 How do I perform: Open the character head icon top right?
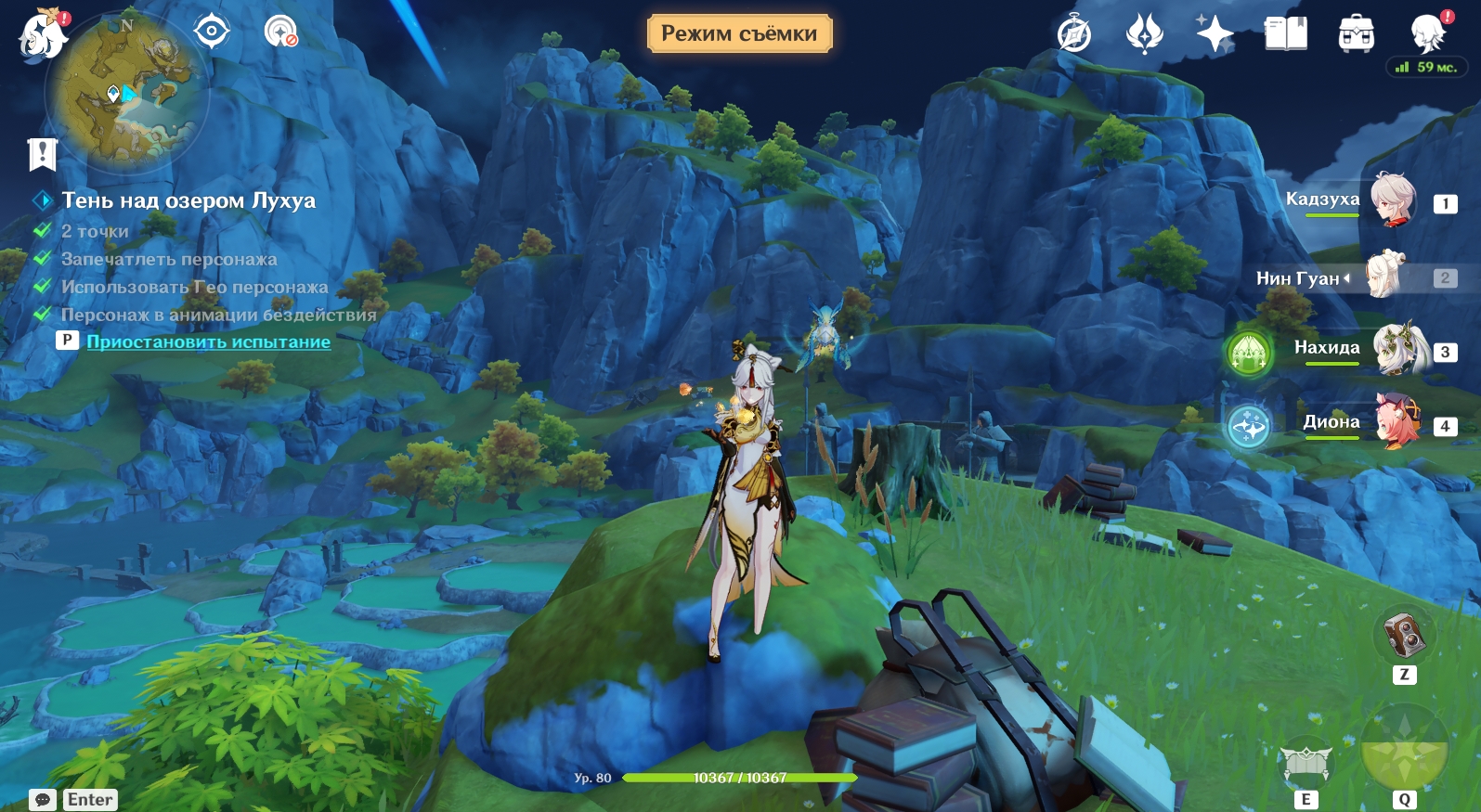click(1428, 34)
